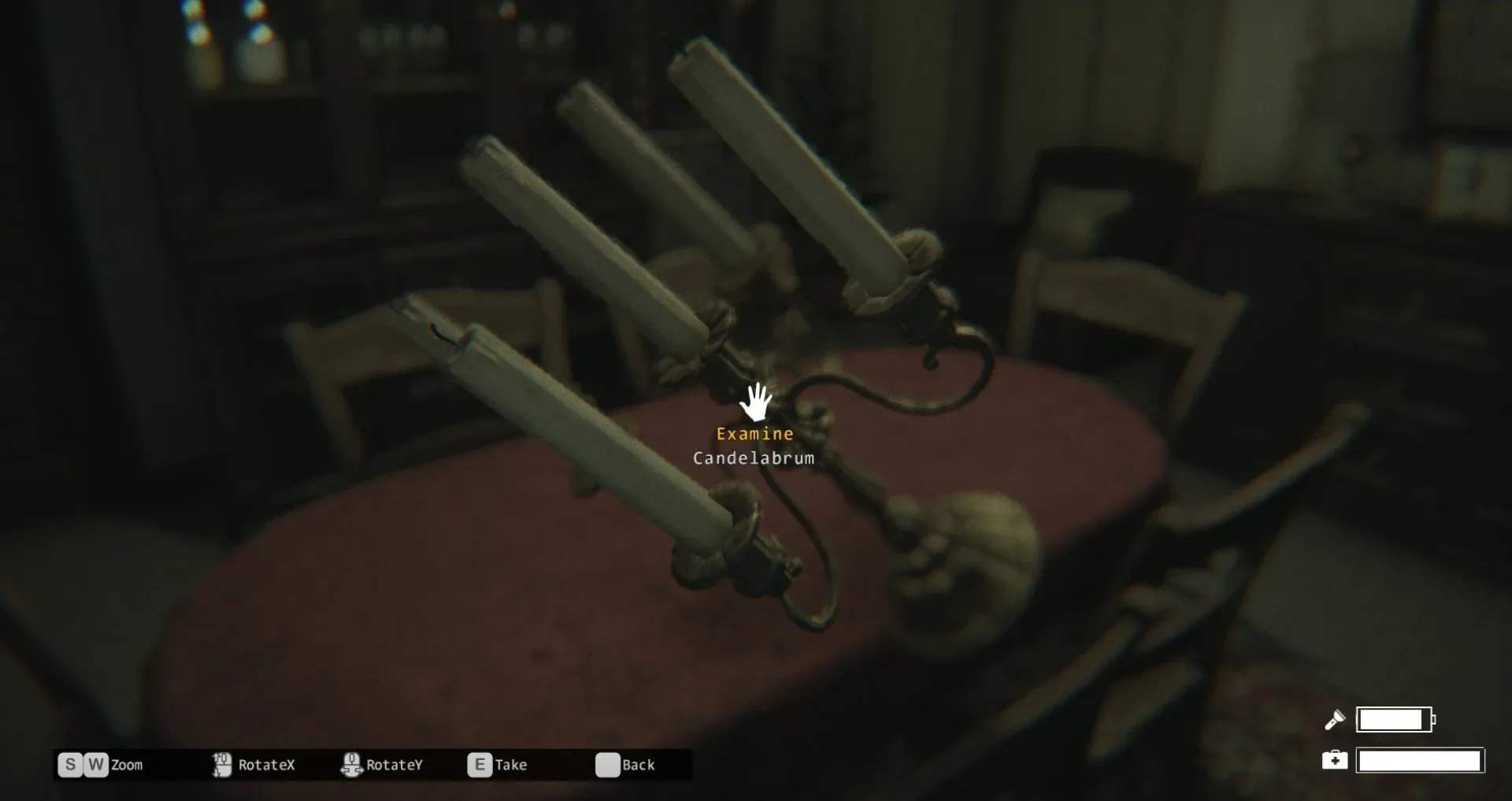The image size is (1512, 801).
Task: Click the RotateY action label
Action: [395, 764]
